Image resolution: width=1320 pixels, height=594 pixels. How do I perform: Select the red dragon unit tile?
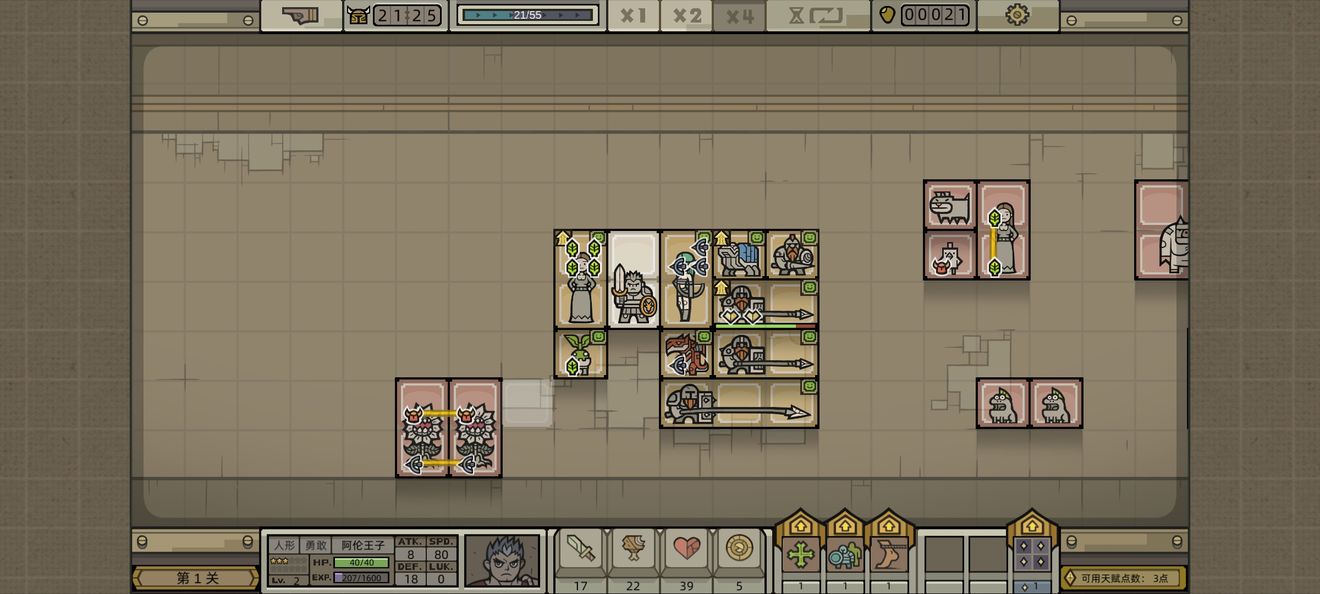pyautogui.click(x=686, y=354)
